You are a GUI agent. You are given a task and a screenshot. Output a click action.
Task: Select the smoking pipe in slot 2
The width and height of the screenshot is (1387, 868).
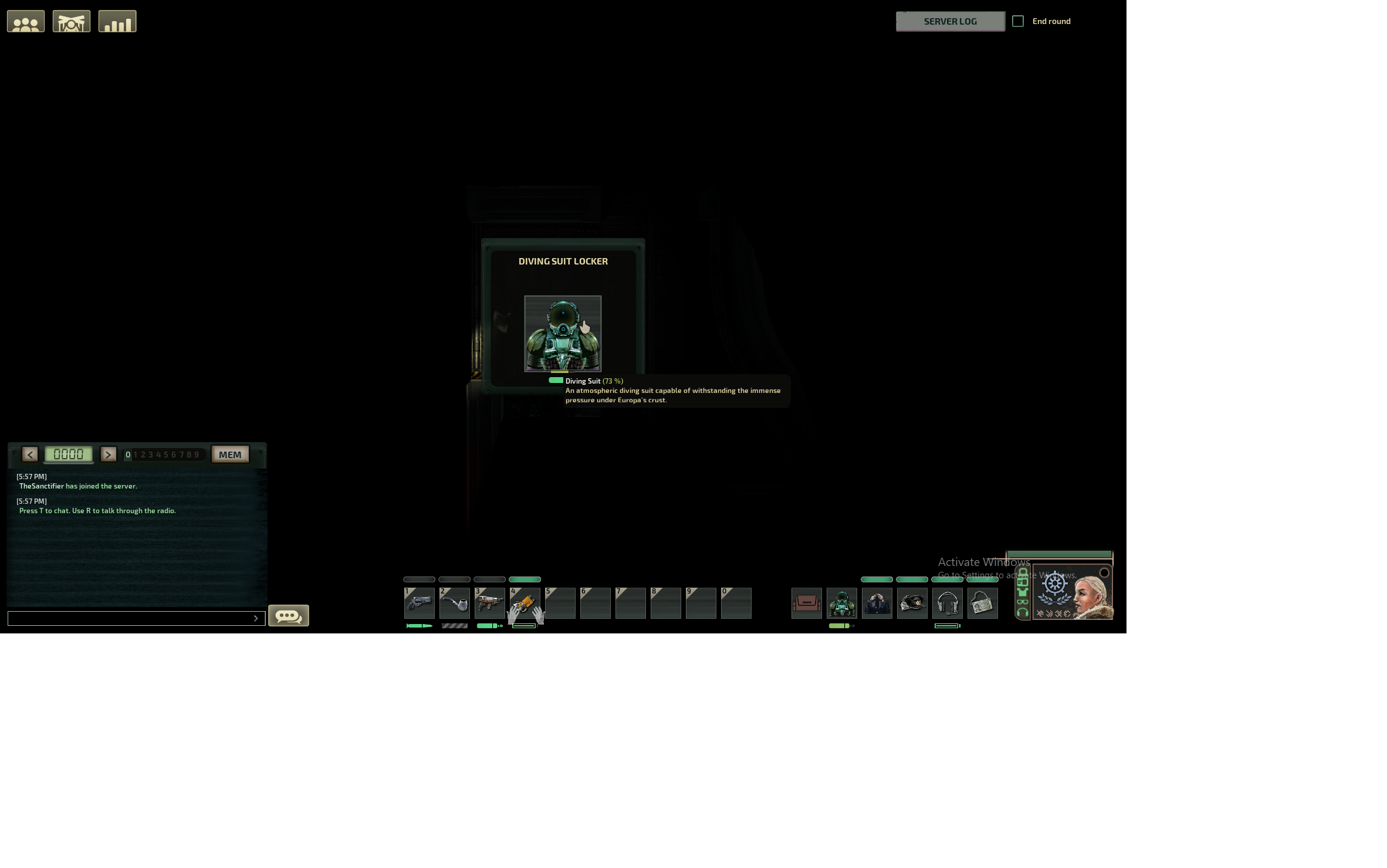pyautogui.click(x=454, y=603)
